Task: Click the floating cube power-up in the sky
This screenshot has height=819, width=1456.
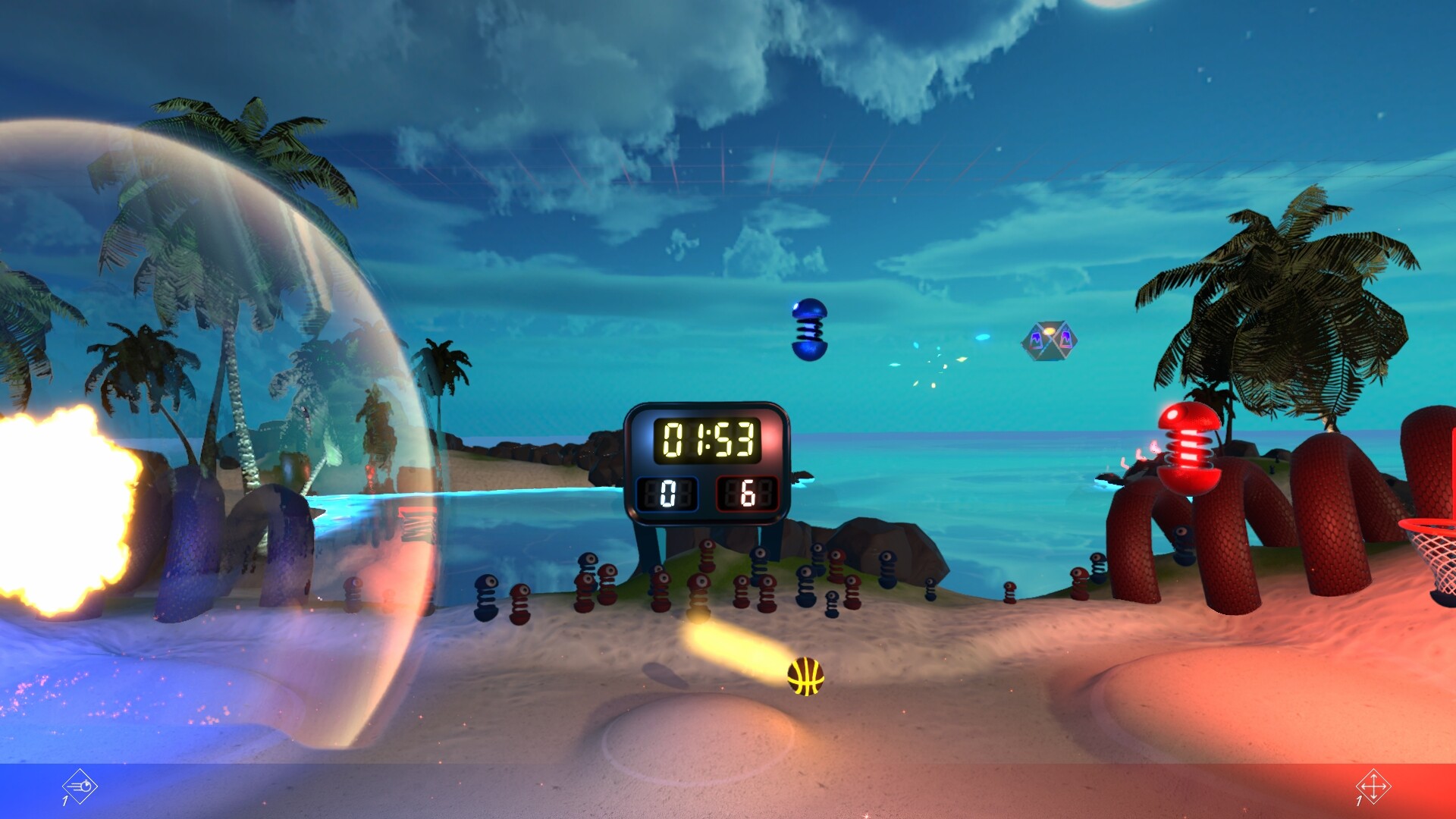Action: pyautogui.click(x=1050, y=343)
